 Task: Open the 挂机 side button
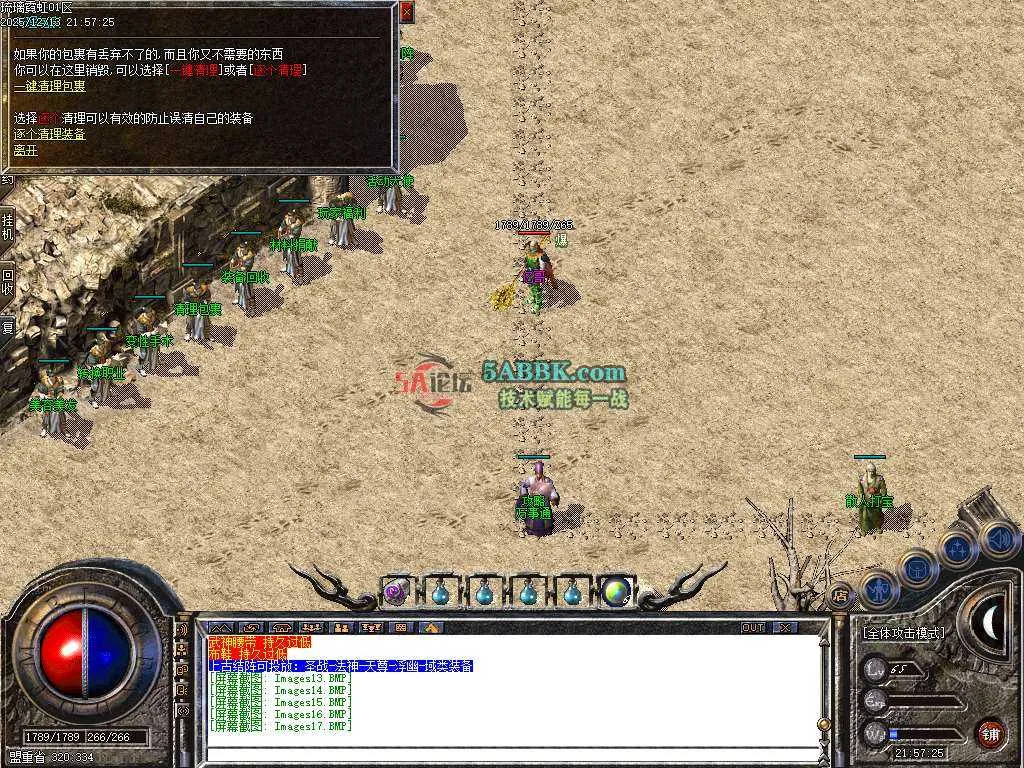click(x=8, y=227)
